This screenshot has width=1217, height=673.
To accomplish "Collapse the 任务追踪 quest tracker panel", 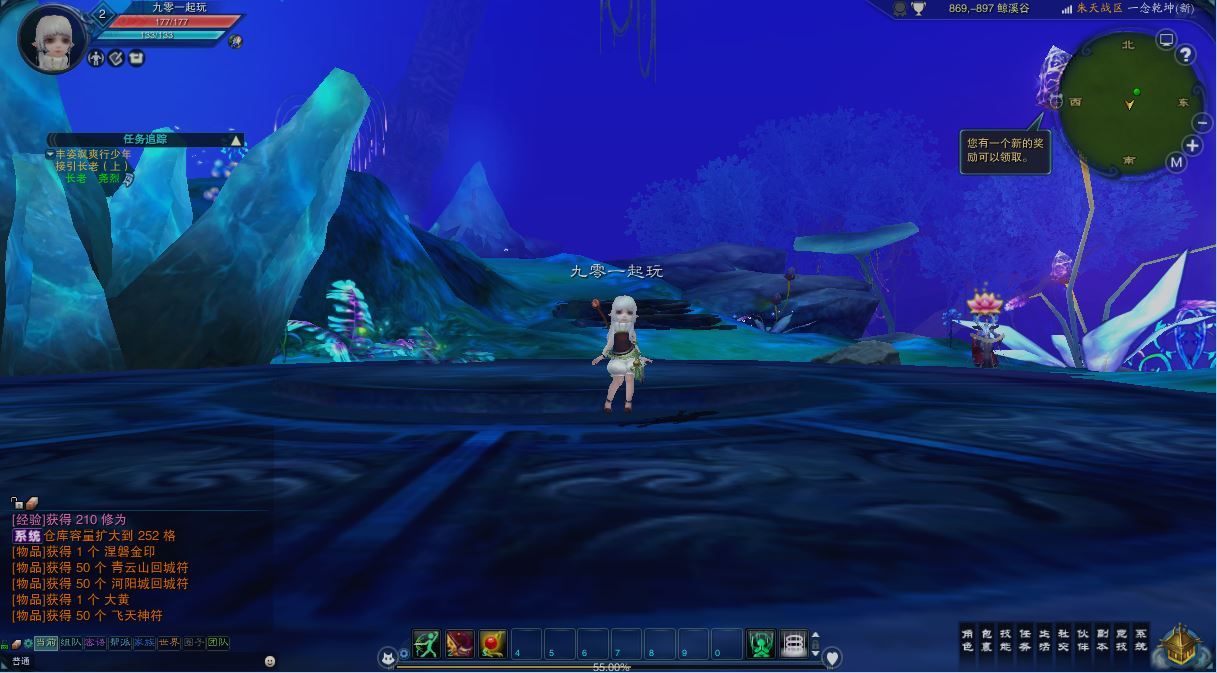I will pos(236,140).
